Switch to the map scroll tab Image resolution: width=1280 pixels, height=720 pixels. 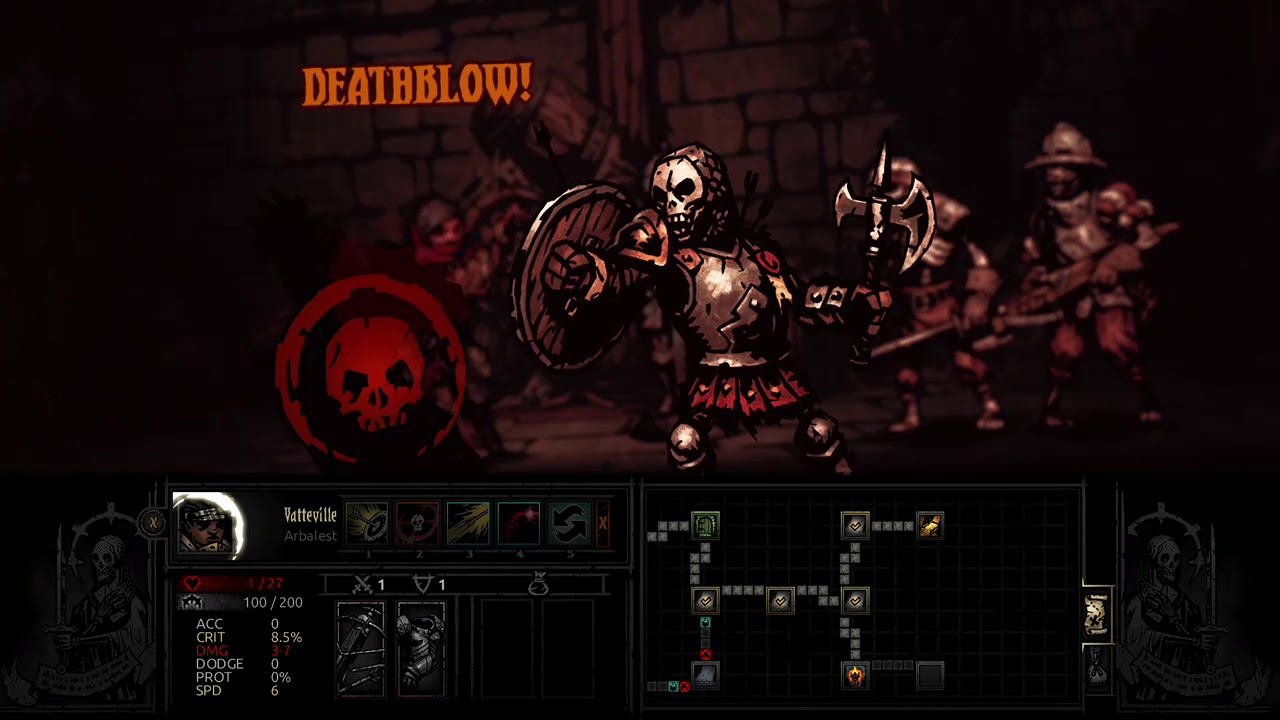[x=1097, y=615]
